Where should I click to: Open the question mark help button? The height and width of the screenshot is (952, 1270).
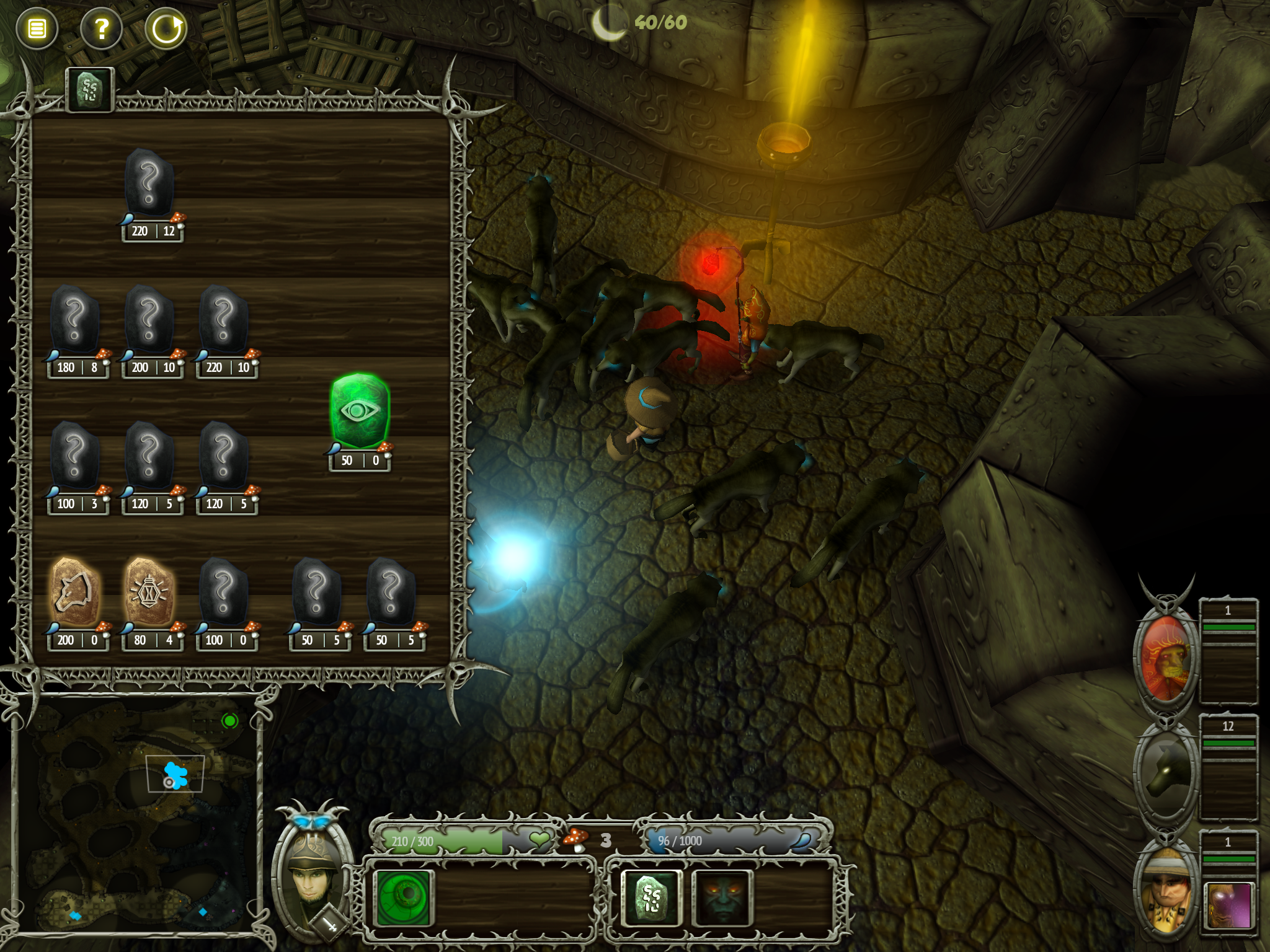tap(102, 29)
